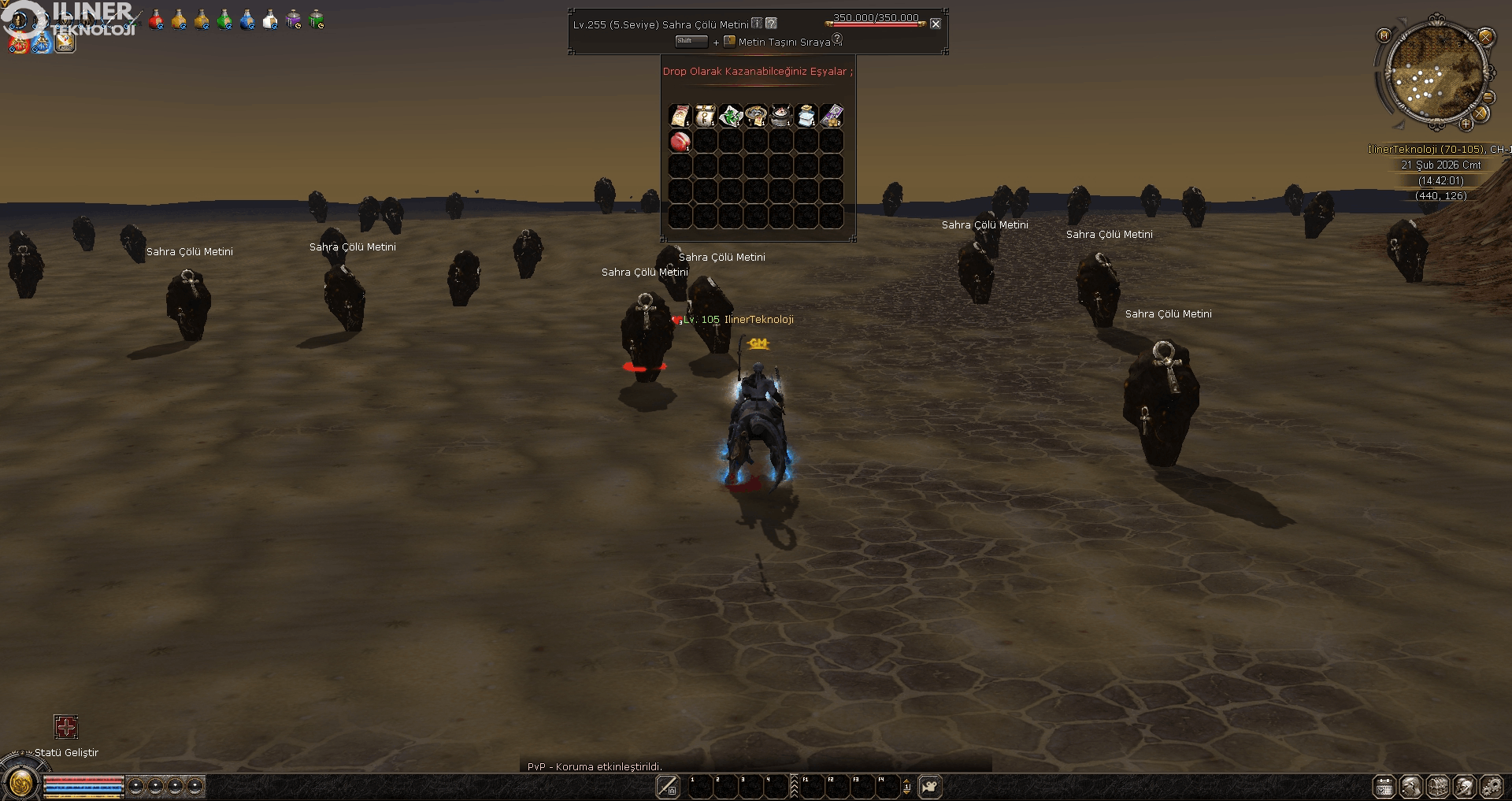Select the white bottle drop item
This screenshot has width=1512, height=801.
(x=806, y=116)
